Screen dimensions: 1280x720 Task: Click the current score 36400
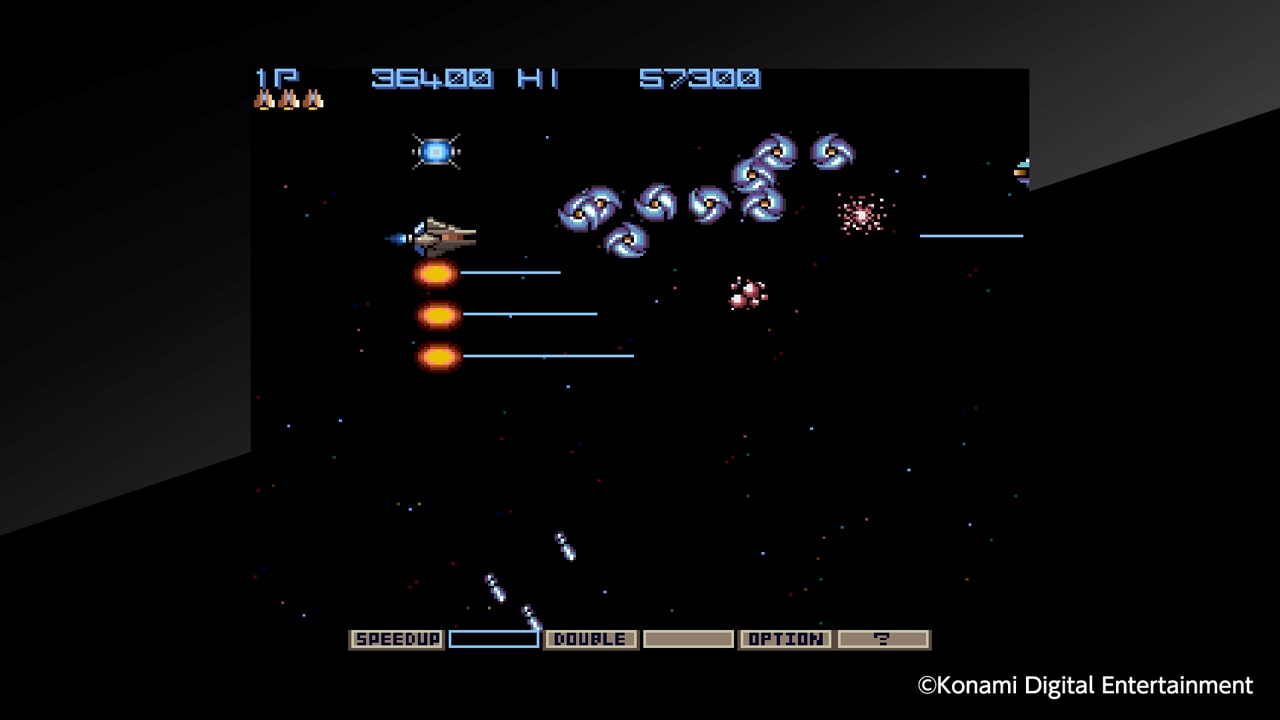pyautogui.click(x=432, y=79)
